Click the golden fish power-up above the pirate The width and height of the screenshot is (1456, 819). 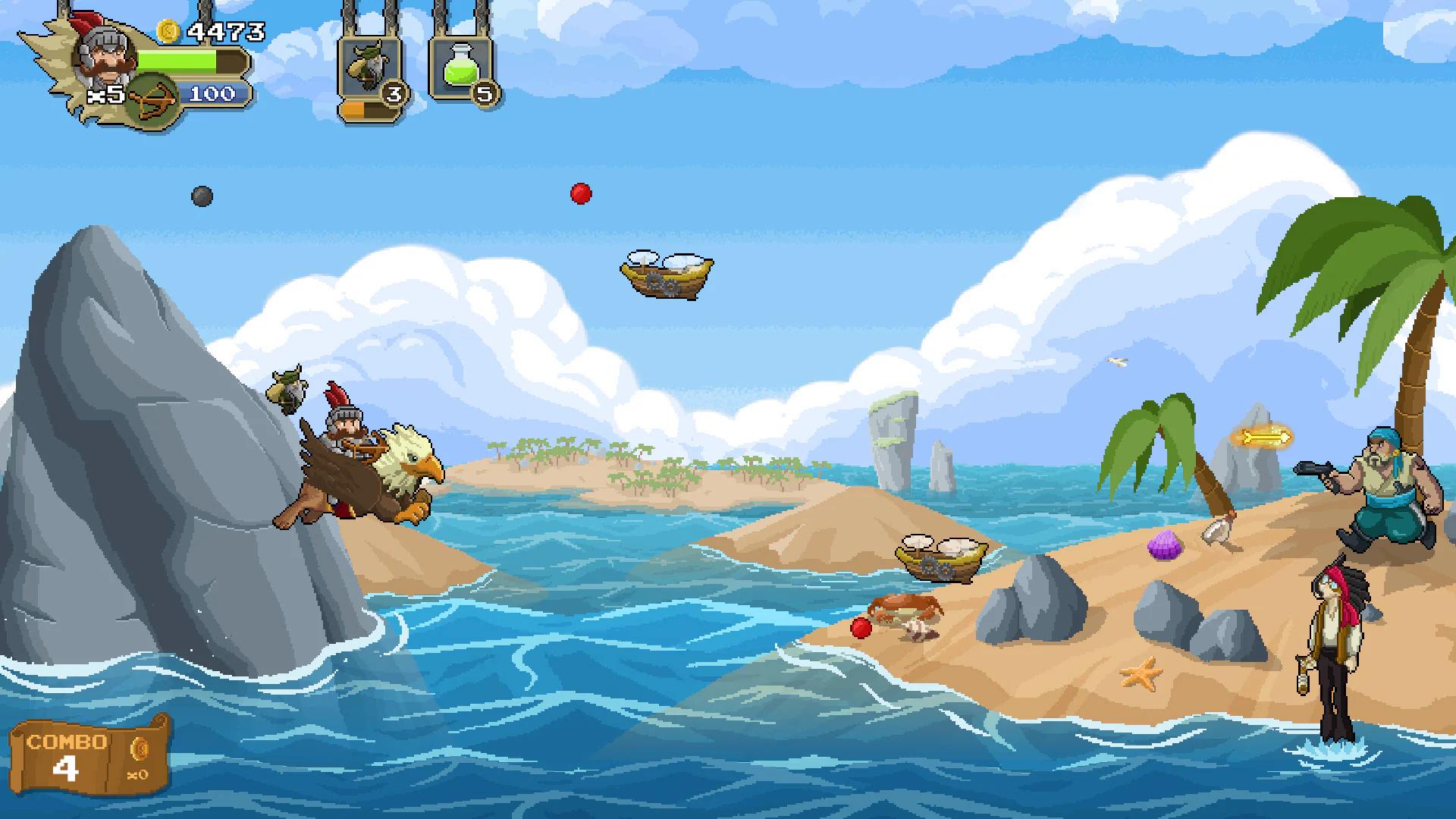(x=1267, y=438)
